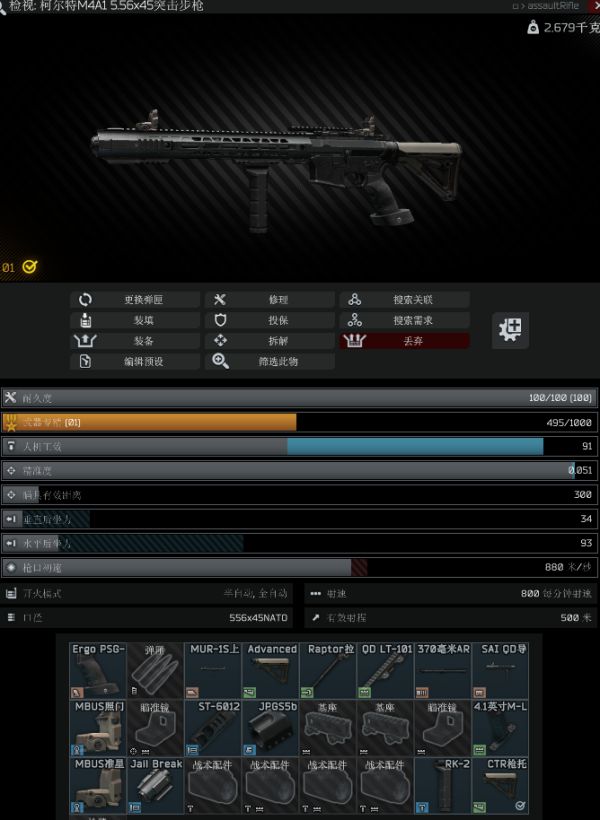Activate 筛选此物 (filter by item)
This screenshot has height=820, width=600.
tap(270, 361)
